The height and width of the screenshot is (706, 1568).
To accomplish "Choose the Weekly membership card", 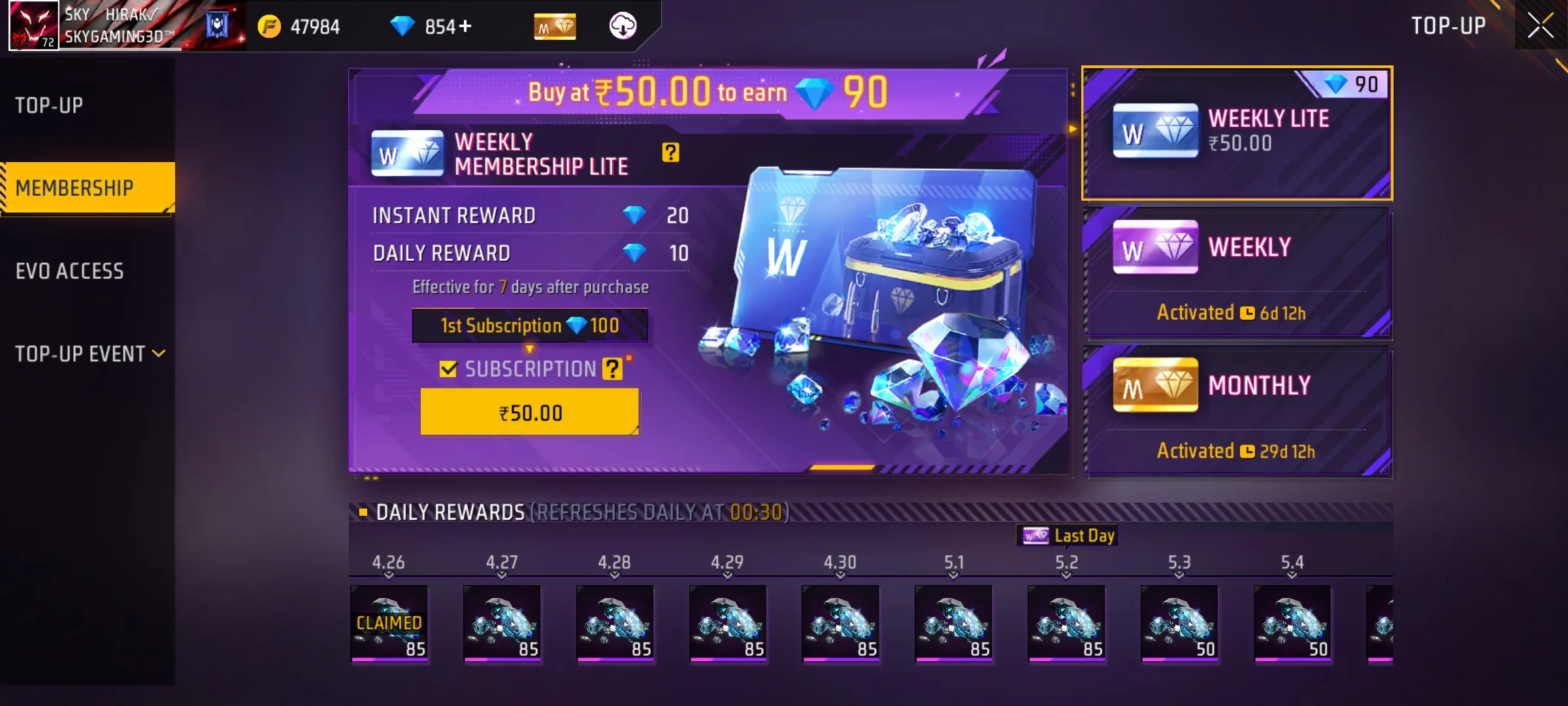I will click(1237, 273).
